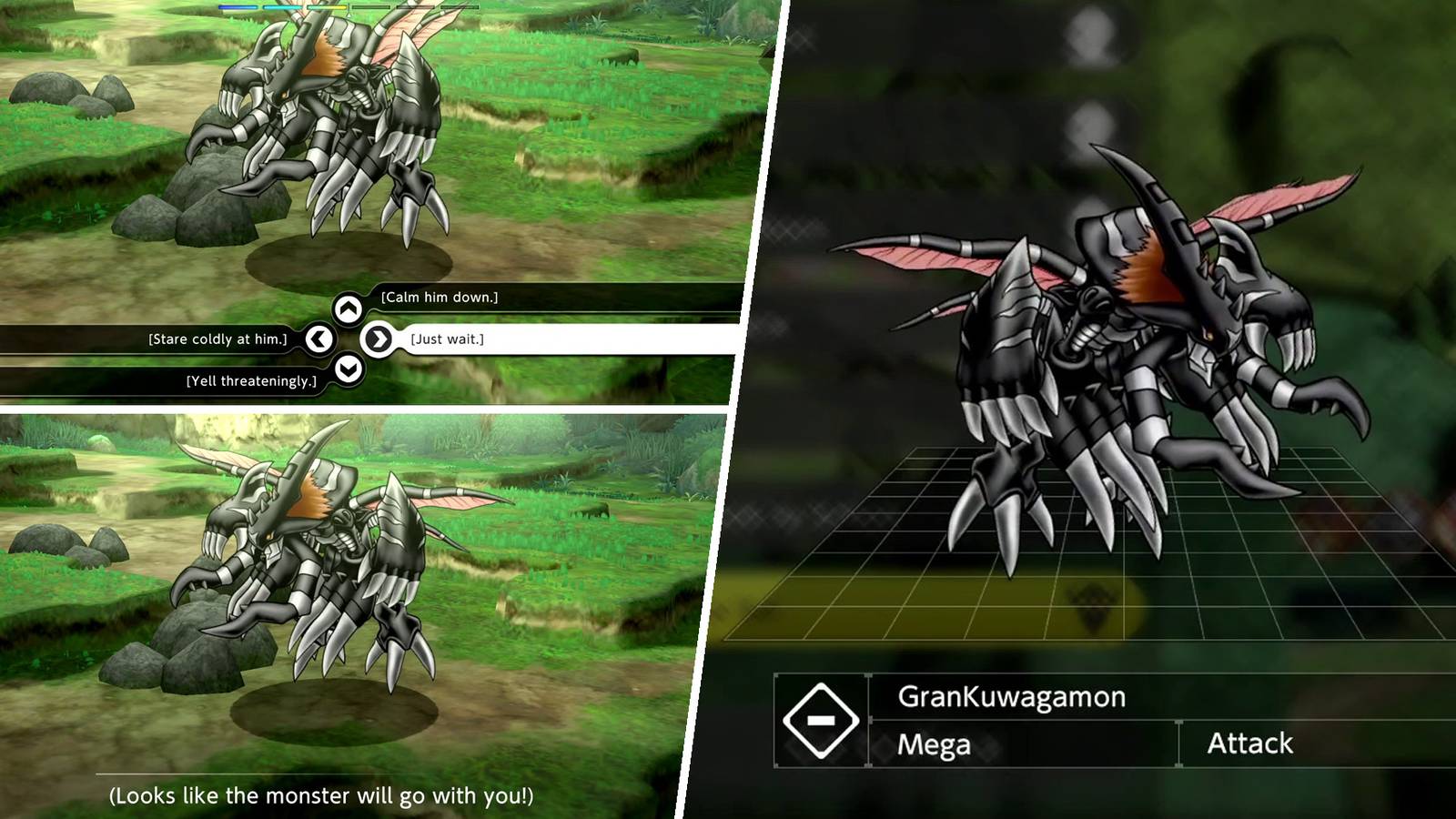1456x819 pixels.
Task: Select the up navigation arrow above Calm him down
Action: pos(349,307)
